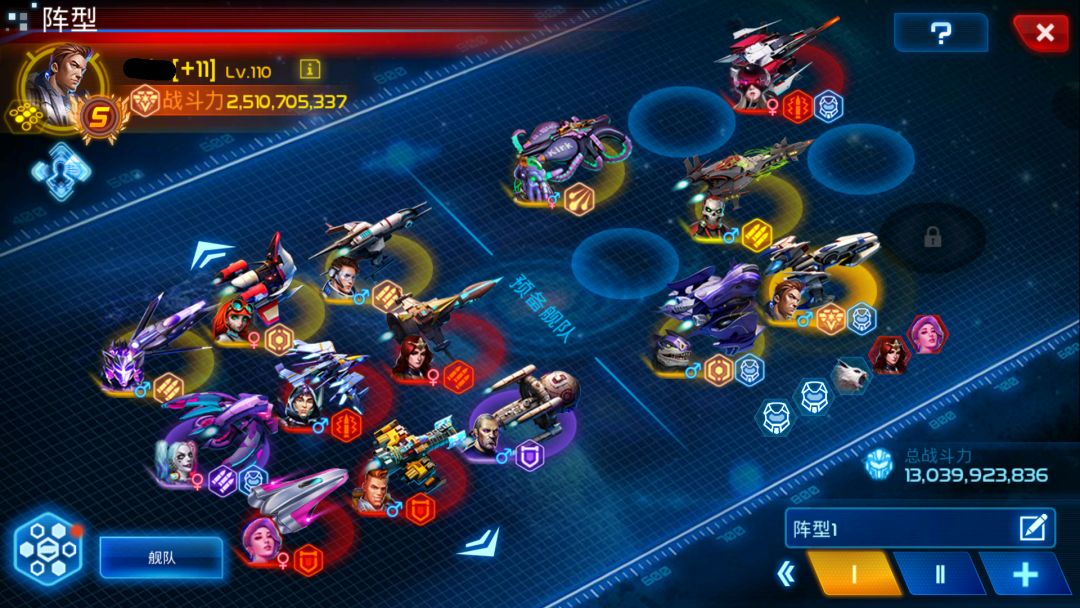The image size is (1080, 608).
Task: Add a new formation with plus
Action: click(1025, 574)
